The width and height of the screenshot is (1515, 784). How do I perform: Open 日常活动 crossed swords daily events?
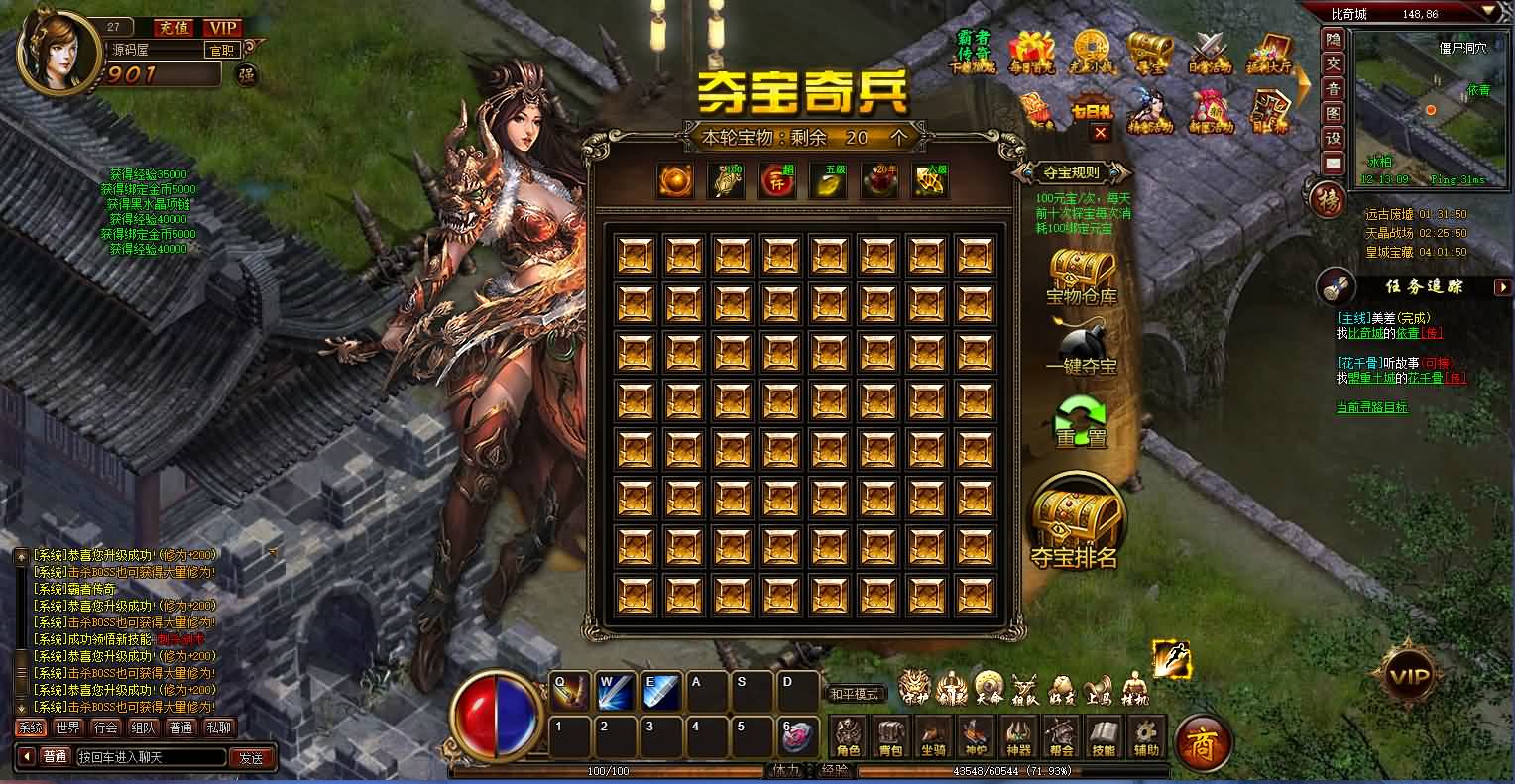(x=1210, y=52)
